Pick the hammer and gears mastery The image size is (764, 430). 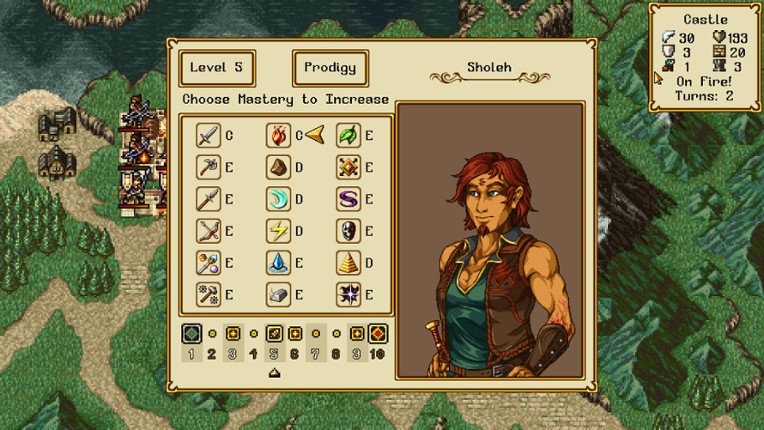click(208, 294)
